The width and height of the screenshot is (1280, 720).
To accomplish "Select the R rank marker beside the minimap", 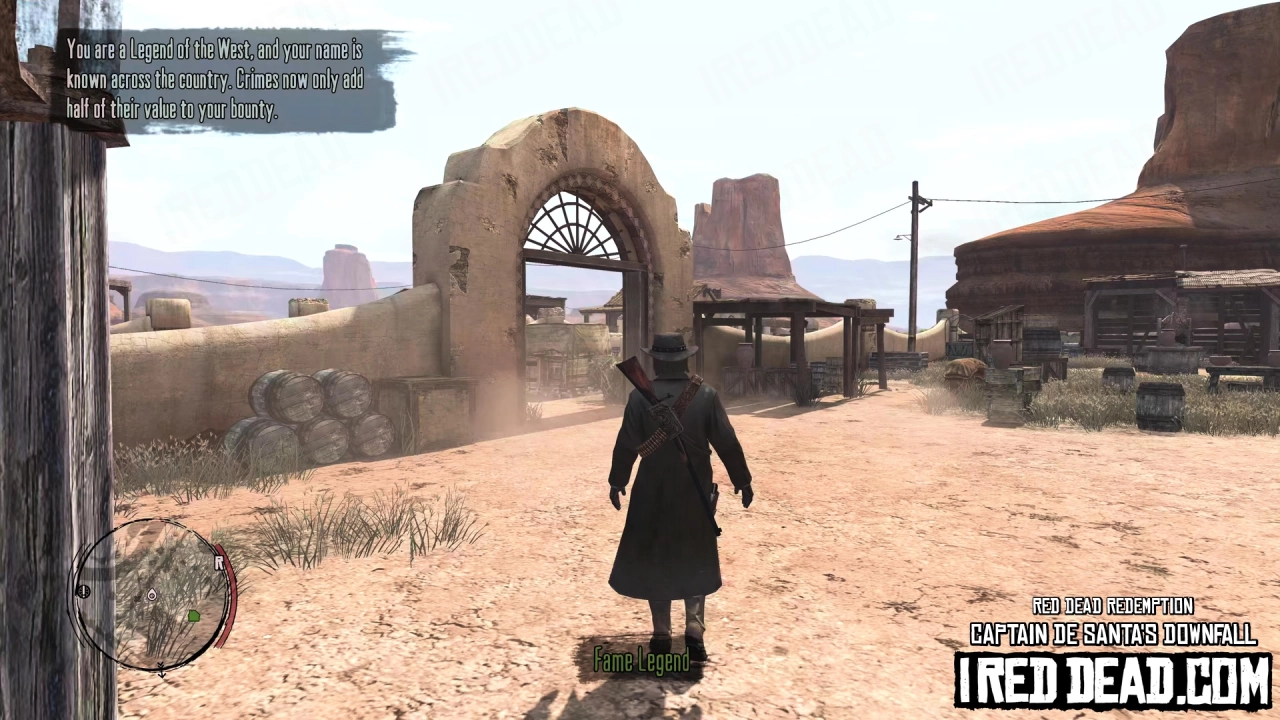I will pyautogui.click(x=218, y=561).
